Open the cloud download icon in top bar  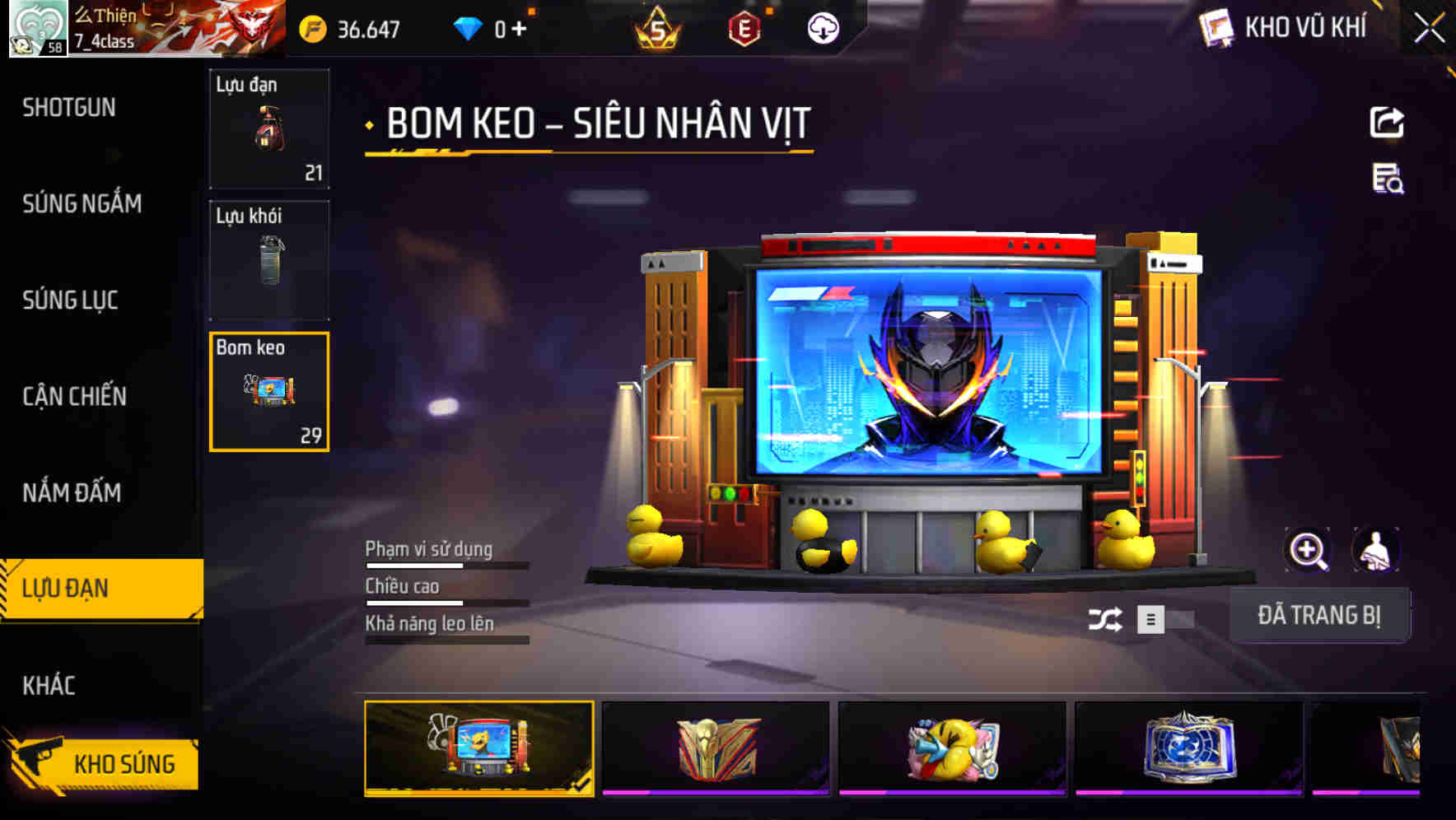click(822, 30)
